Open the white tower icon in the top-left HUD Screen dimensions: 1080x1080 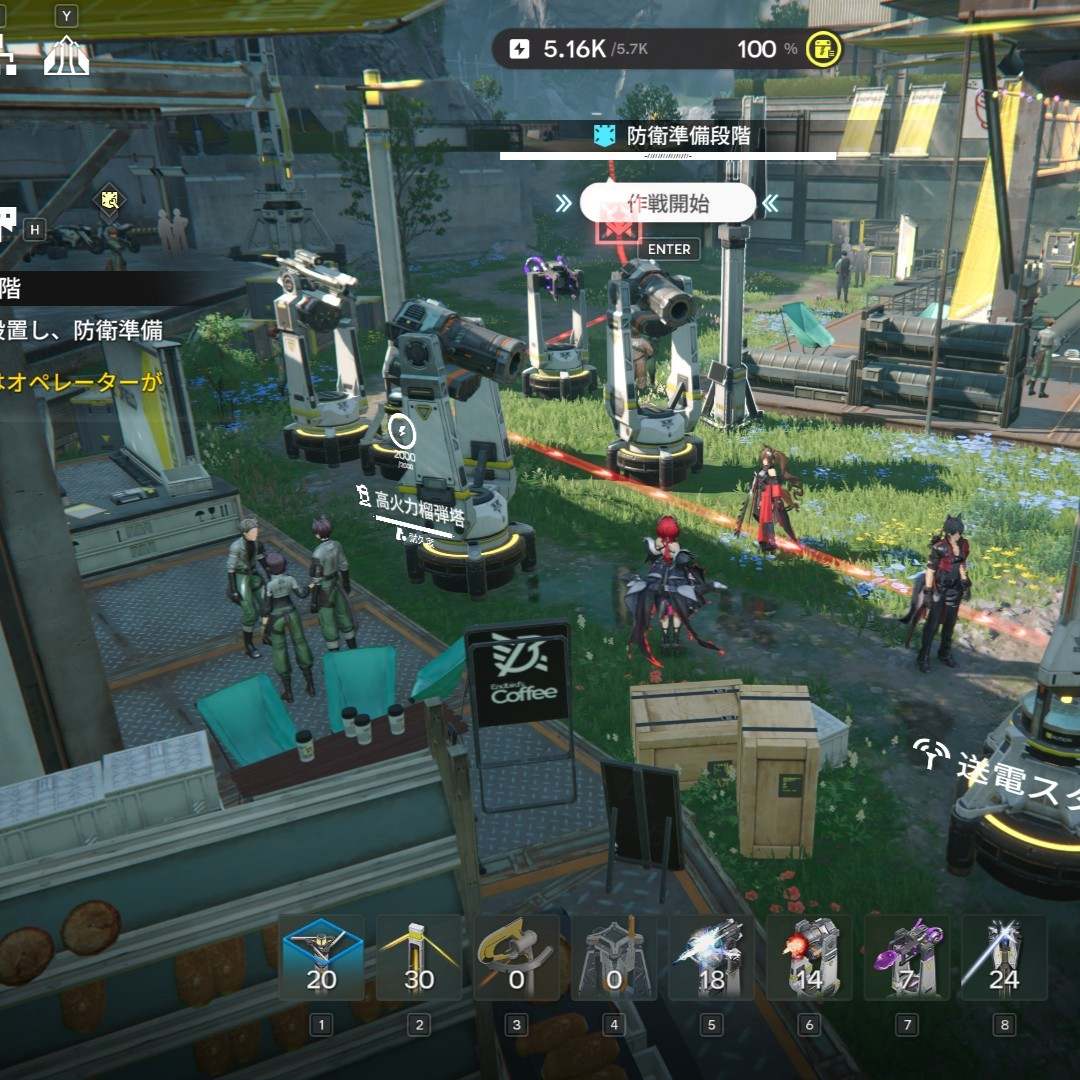point(67,56)
